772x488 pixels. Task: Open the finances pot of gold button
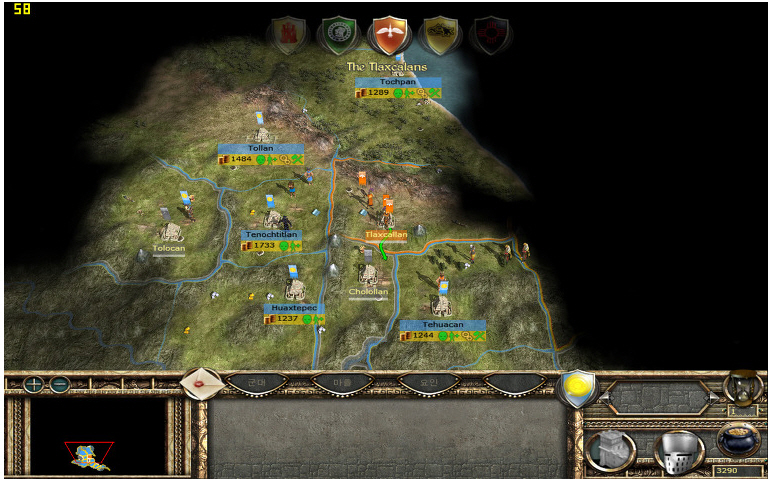[739, 442]
